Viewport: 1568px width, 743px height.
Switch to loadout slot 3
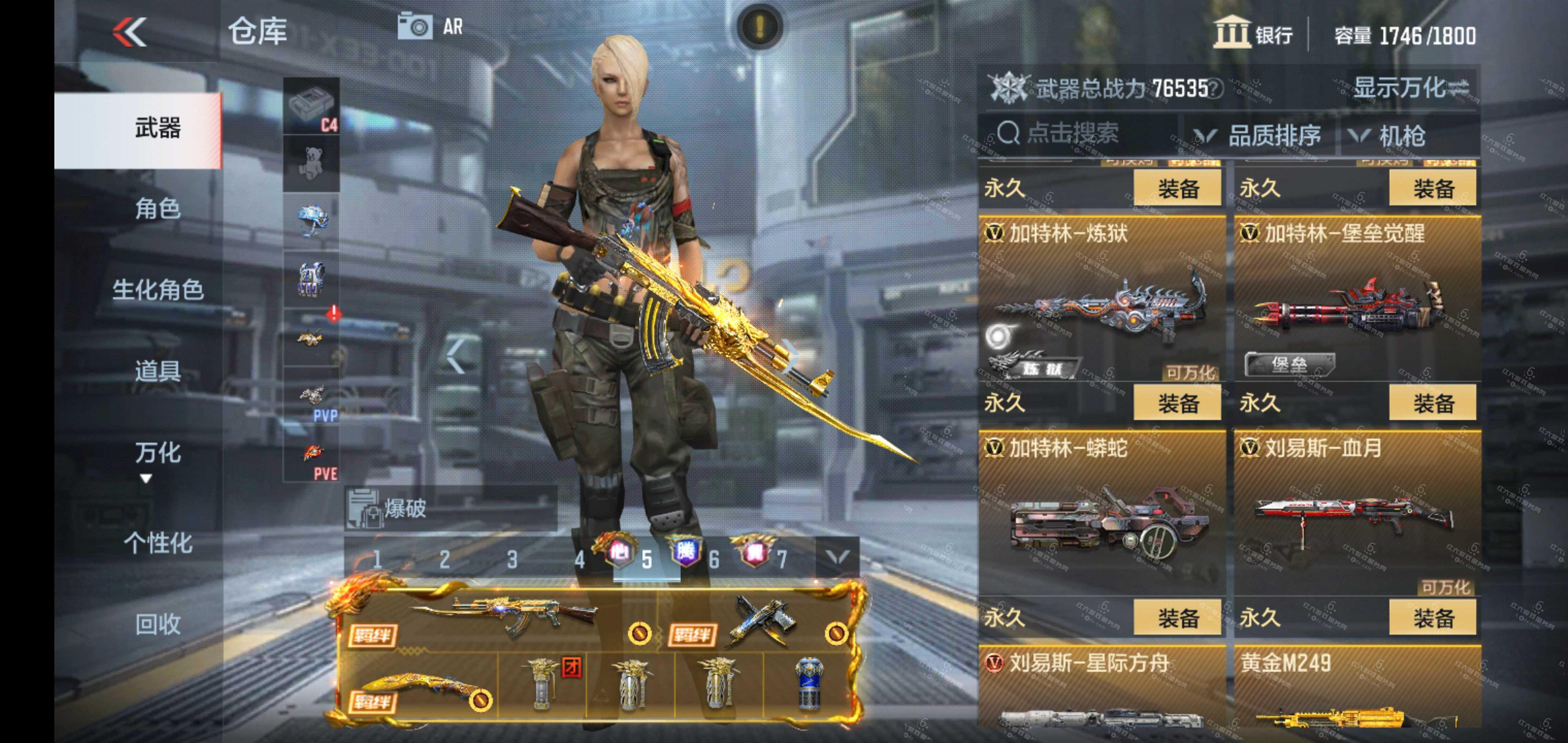pos(512,559)
